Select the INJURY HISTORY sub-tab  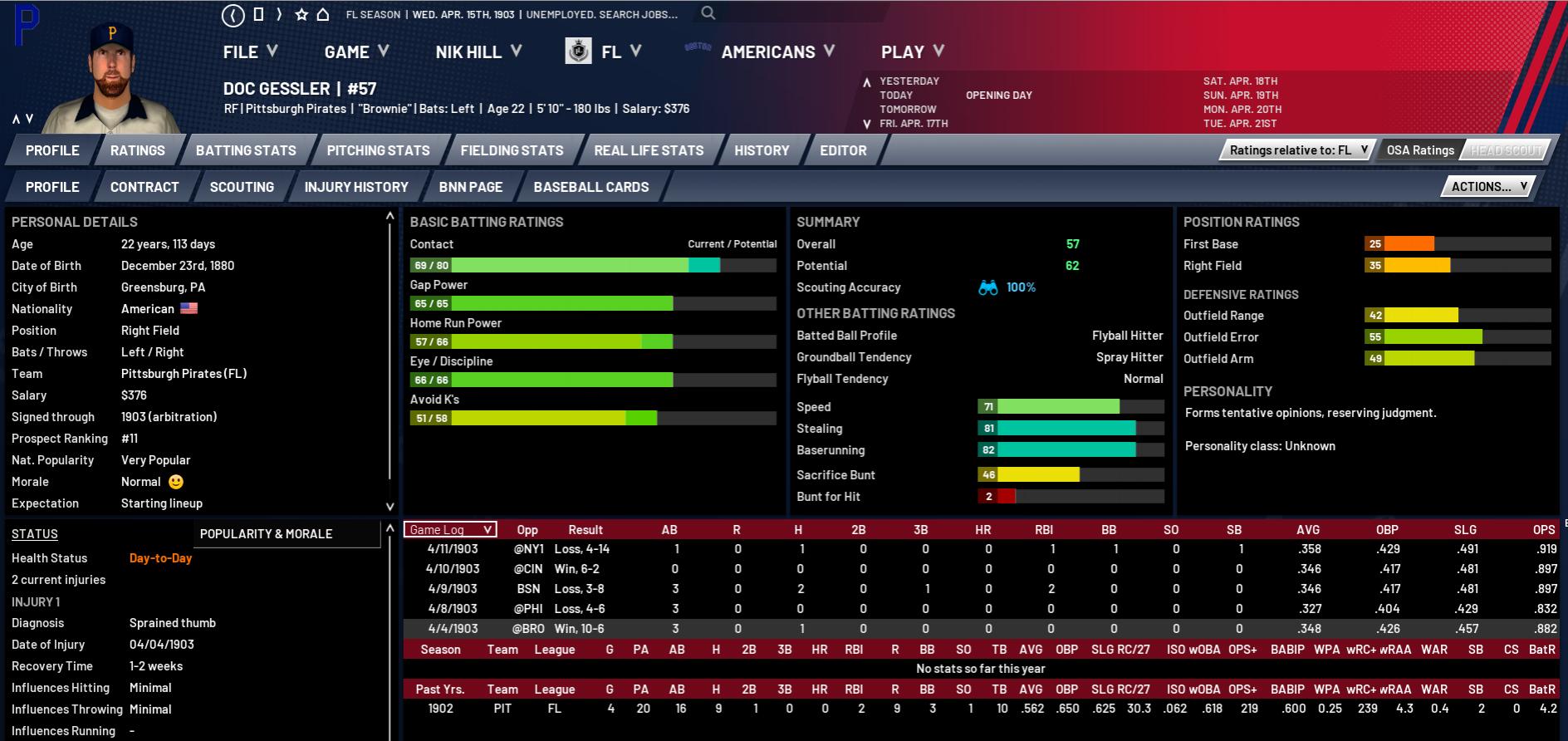[356, 187]
